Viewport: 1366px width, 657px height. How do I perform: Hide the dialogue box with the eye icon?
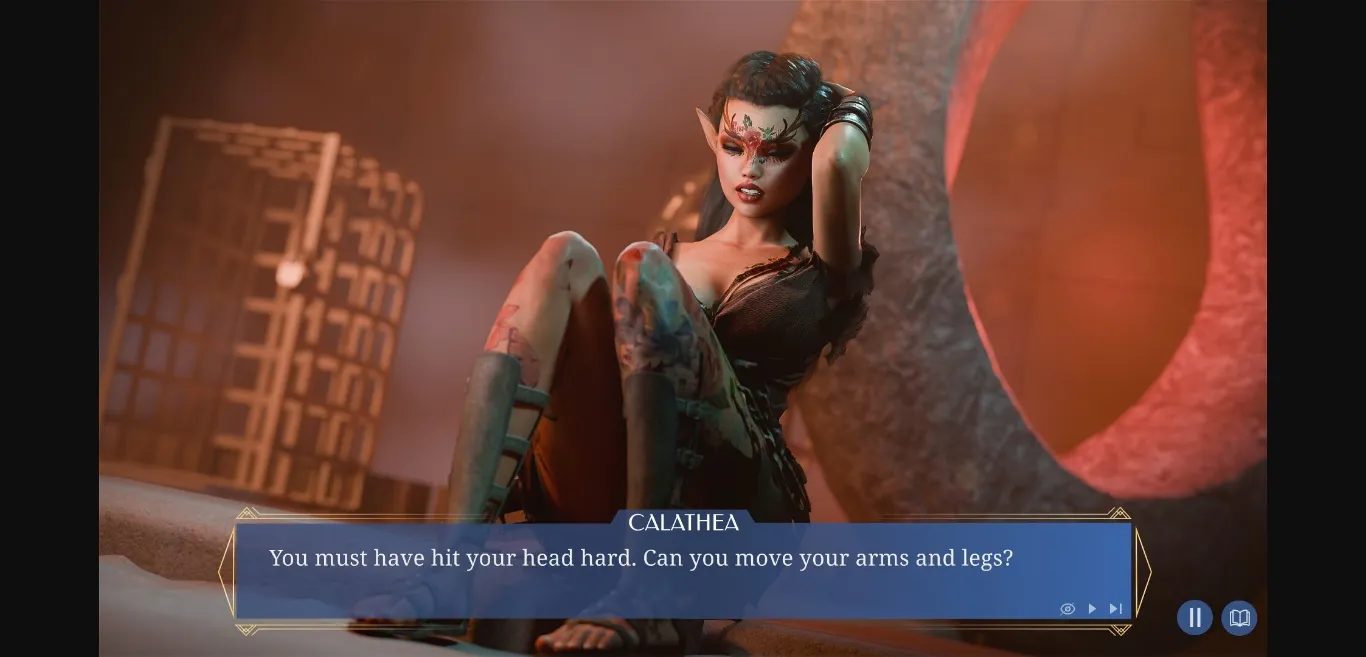pos(1067,609)
